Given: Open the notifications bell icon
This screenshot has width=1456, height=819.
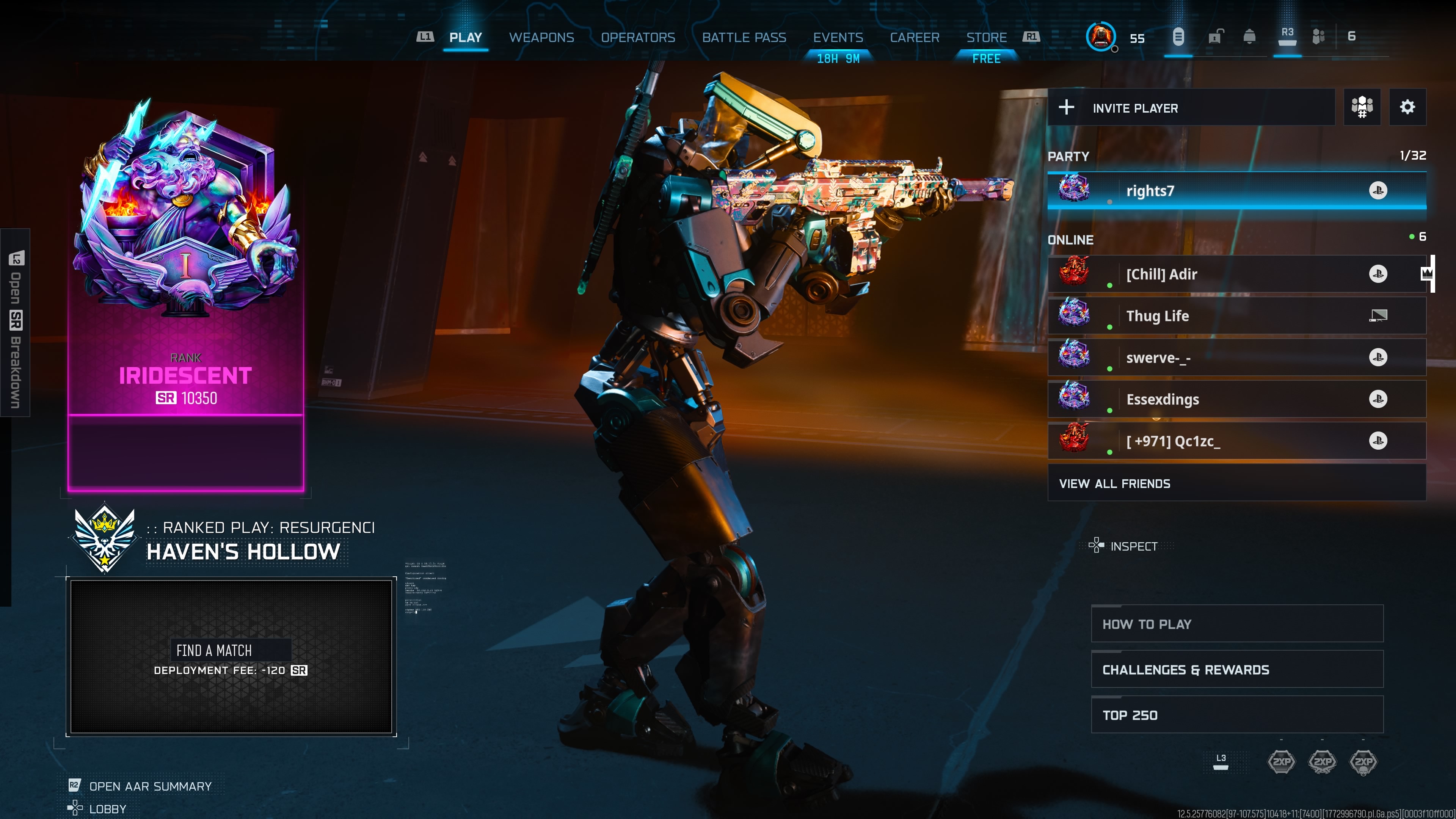Looking at the screenshot, I should pyautogui.click(x=1250, y=37).
